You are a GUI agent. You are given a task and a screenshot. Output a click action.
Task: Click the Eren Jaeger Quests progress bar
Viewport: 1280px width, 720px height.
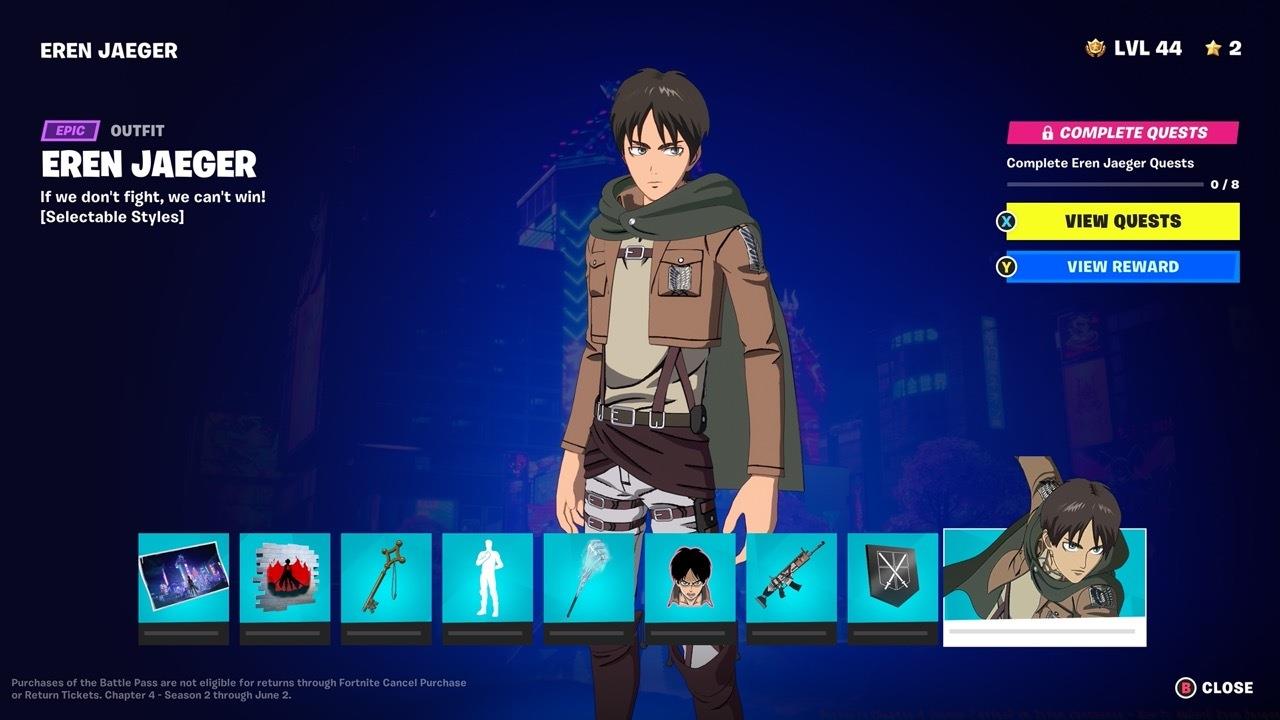click(1105, 182)
